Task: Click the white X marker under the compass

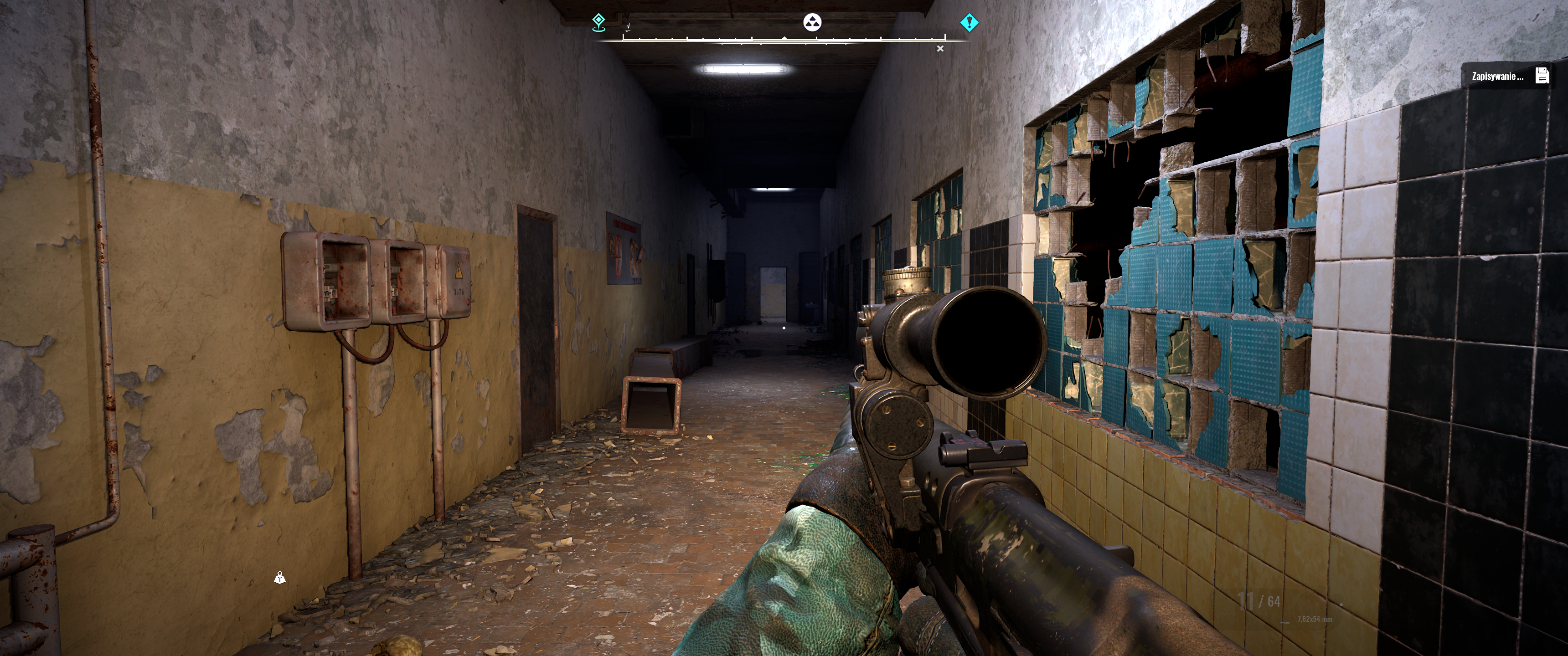Action: pos(940,49)
